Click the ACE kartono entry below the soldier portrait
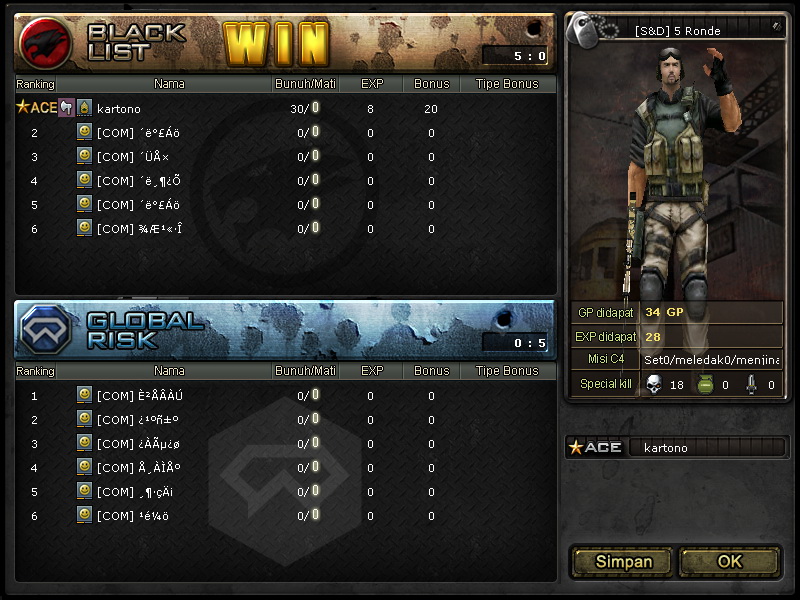The height and width of the screenshot is (600, 800). tap(676, 448)
